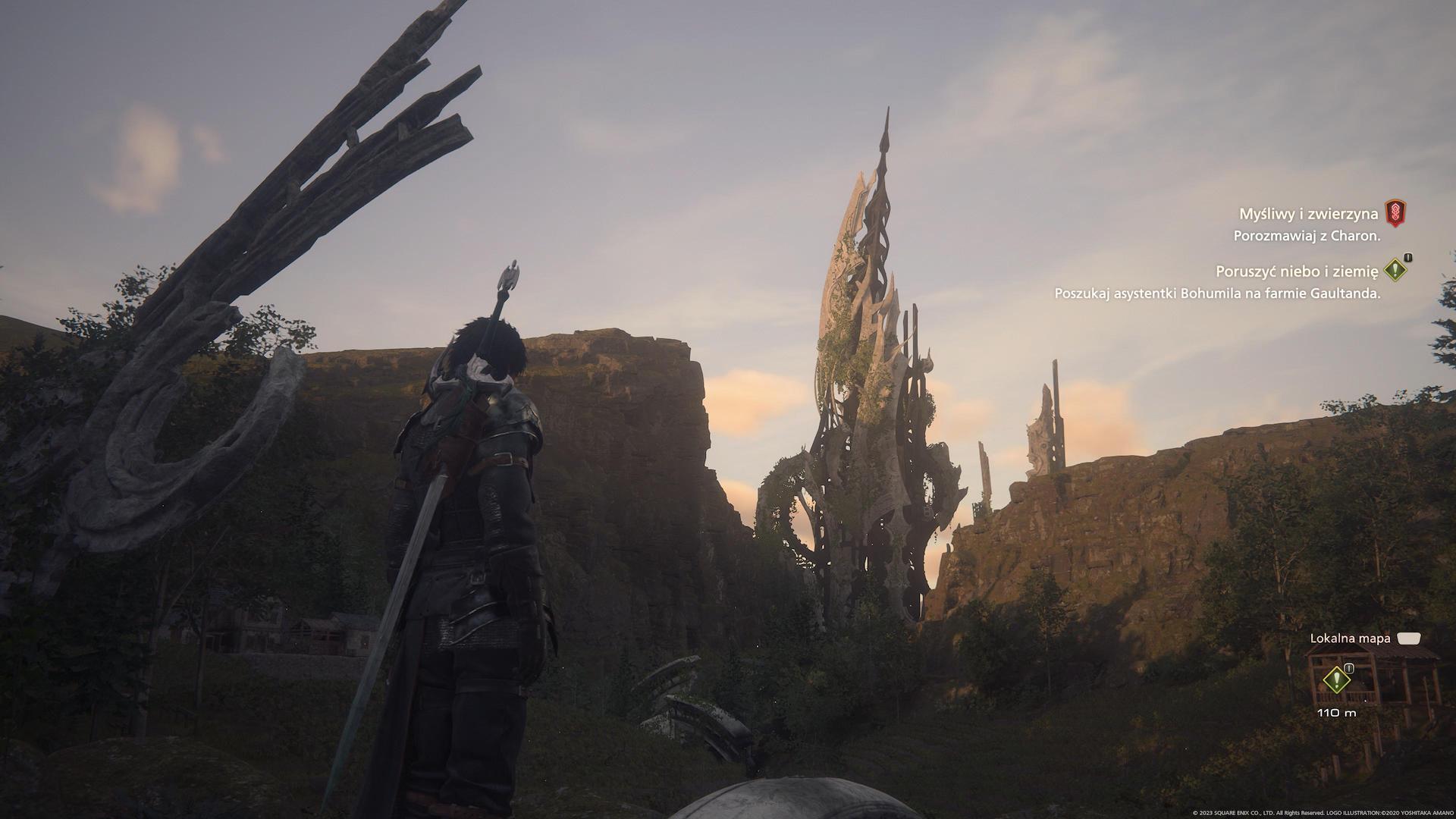Viewport: 1456px width, 819px height.
Task: Select the 110 m quest waypoint marker
Action: [1335, 679]
